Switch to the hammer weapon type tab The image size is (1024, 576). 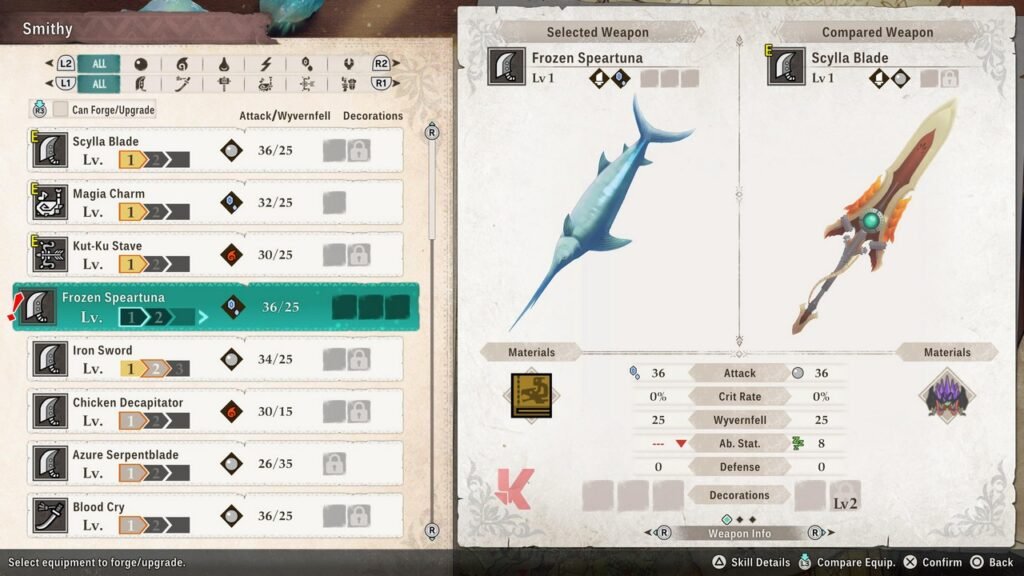(x=223, y=84)
